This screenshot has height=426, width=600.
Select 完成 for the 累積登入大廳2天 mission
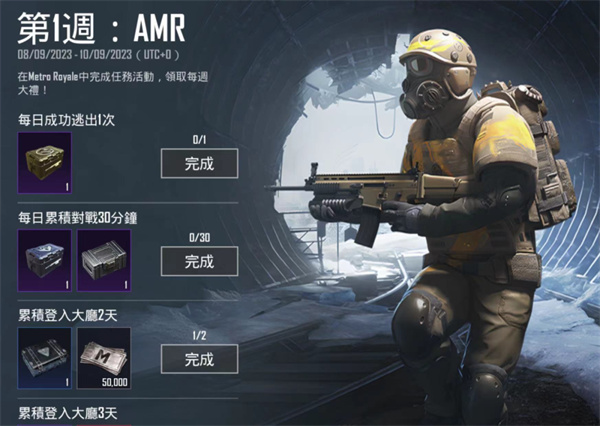[199, 358]
